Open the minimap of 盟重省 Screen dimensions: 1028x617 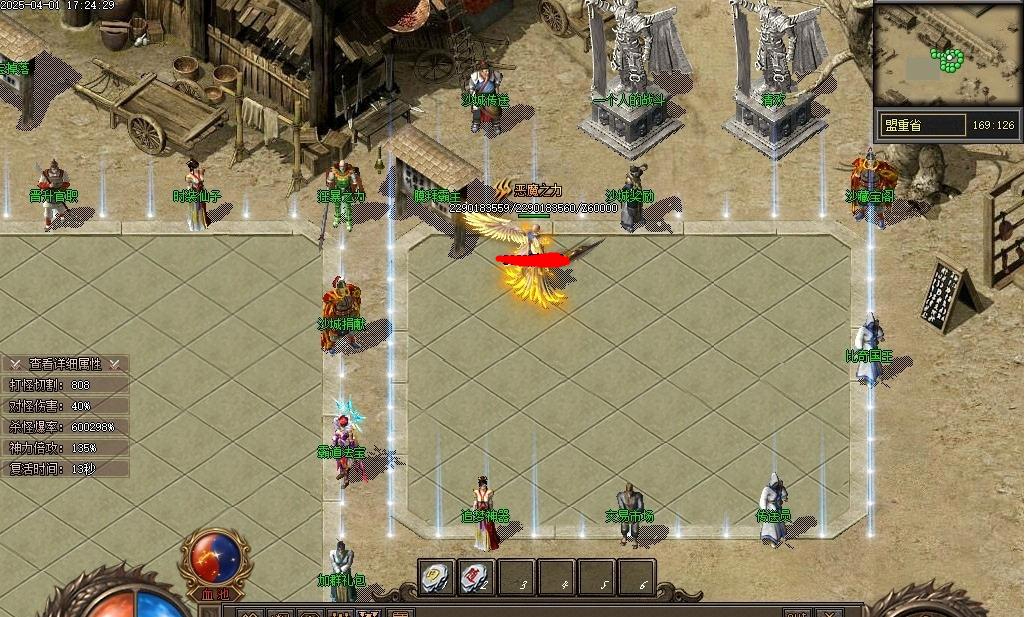click(947, 55)
